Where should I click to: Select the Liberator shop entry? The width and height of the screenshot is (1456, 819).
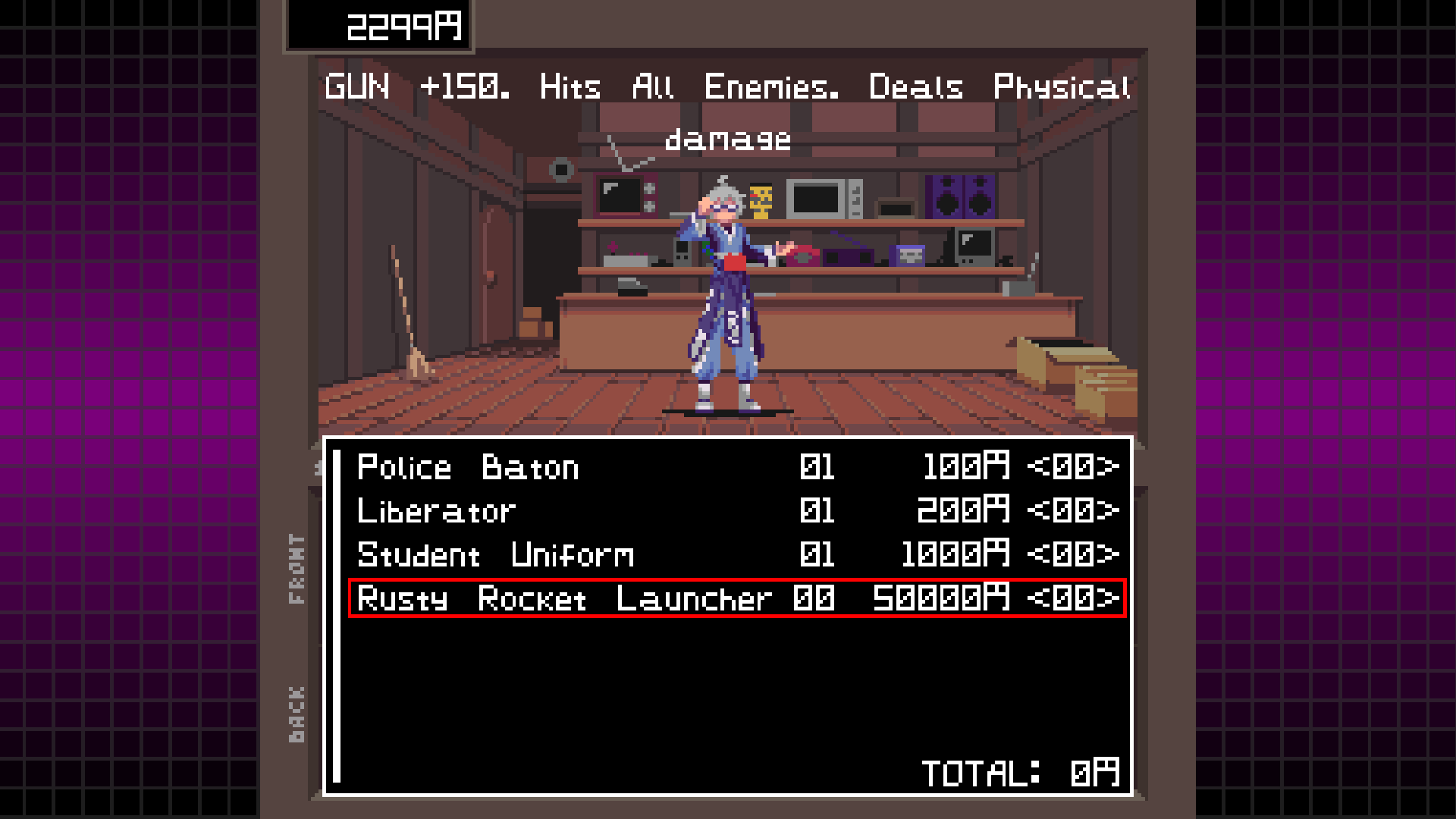[x=436, y=511]
